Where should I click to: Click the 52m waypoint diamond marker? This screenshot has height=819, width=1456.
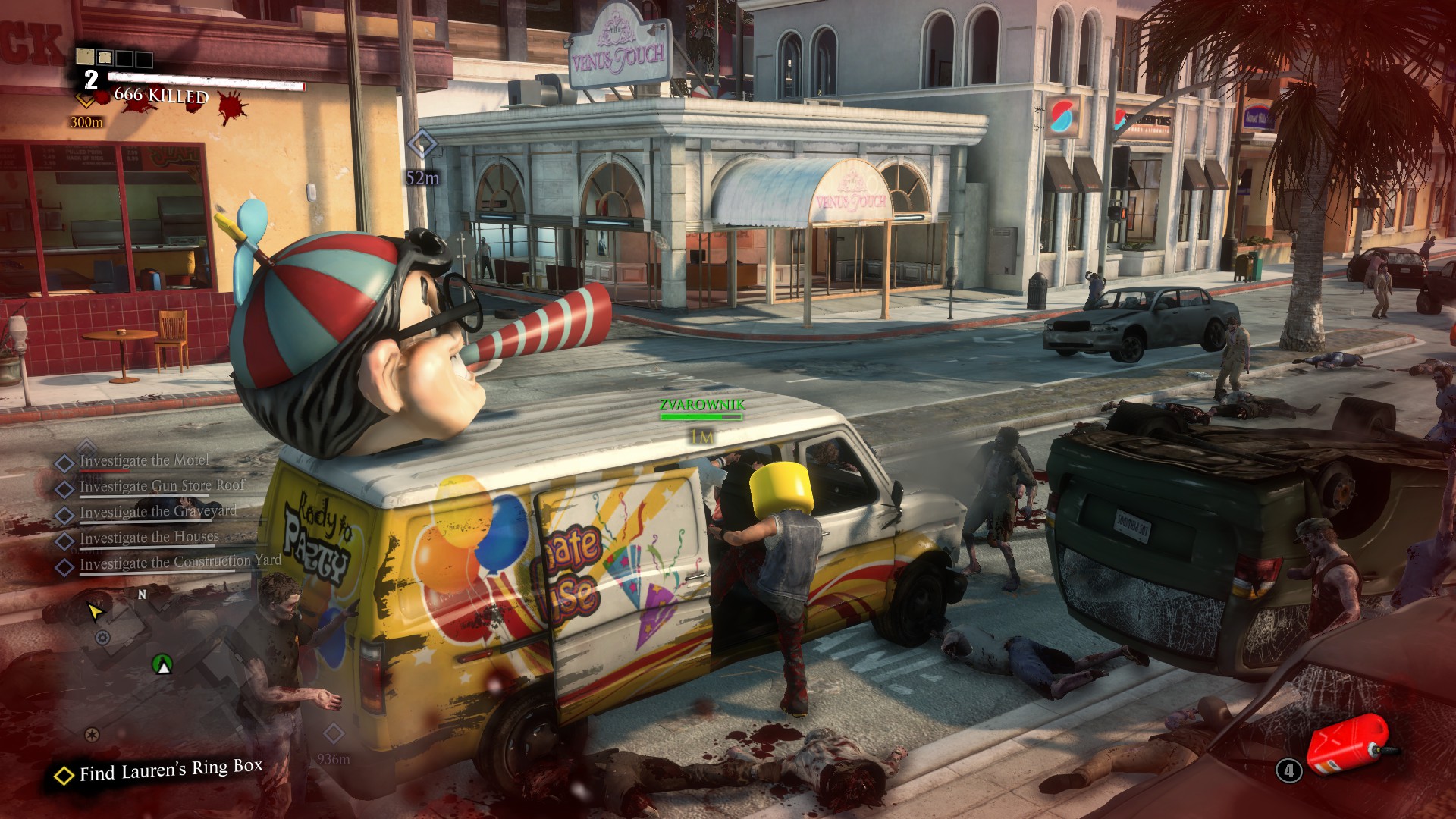pos(422,144)
